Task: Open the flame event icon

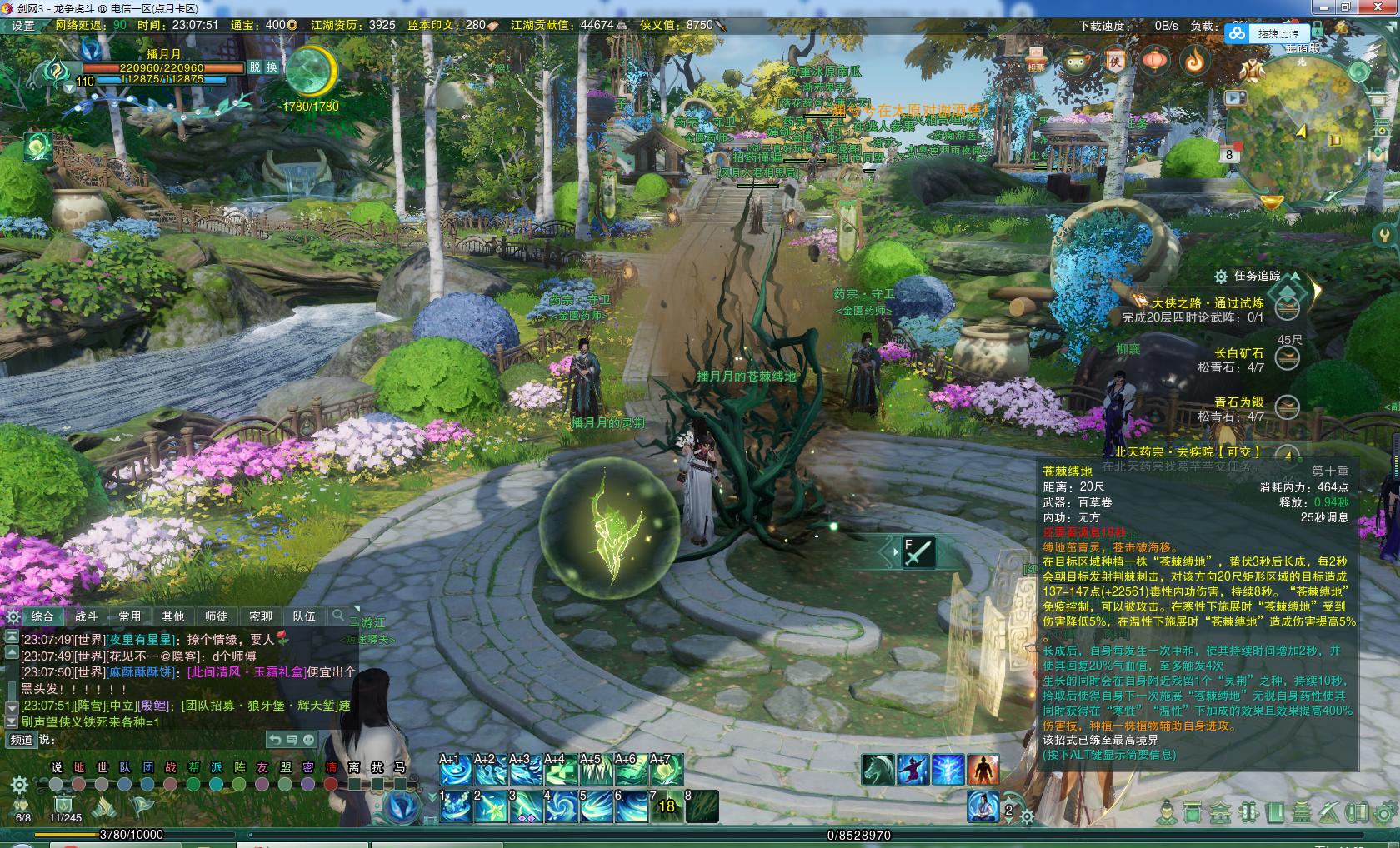Action: coord(1194,60)
